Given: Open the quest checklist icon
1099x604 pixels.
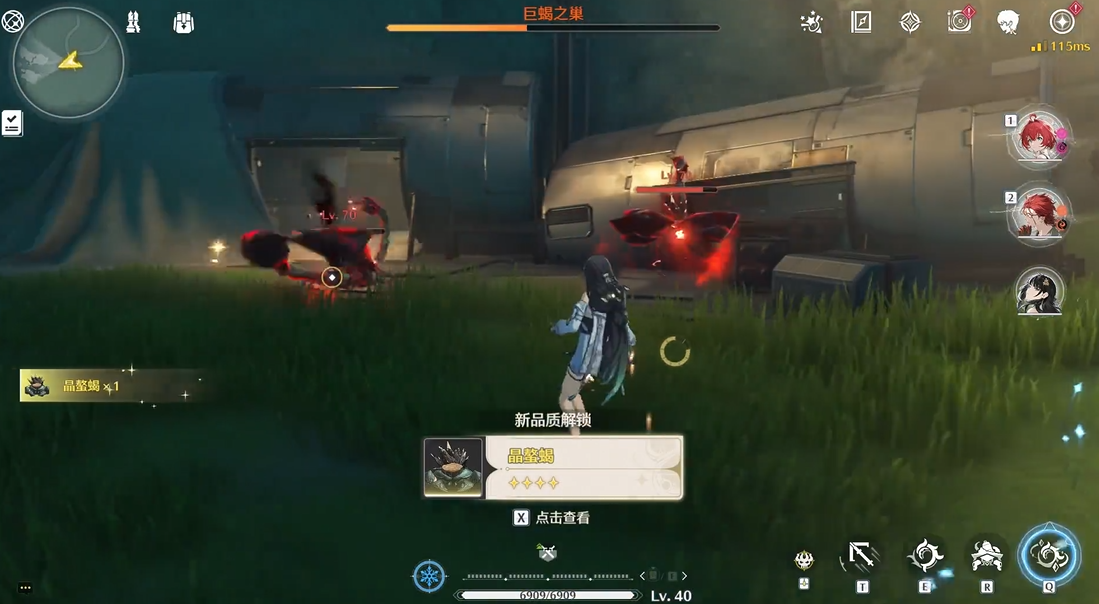Looking at the screenshot, I should point(12,123).
